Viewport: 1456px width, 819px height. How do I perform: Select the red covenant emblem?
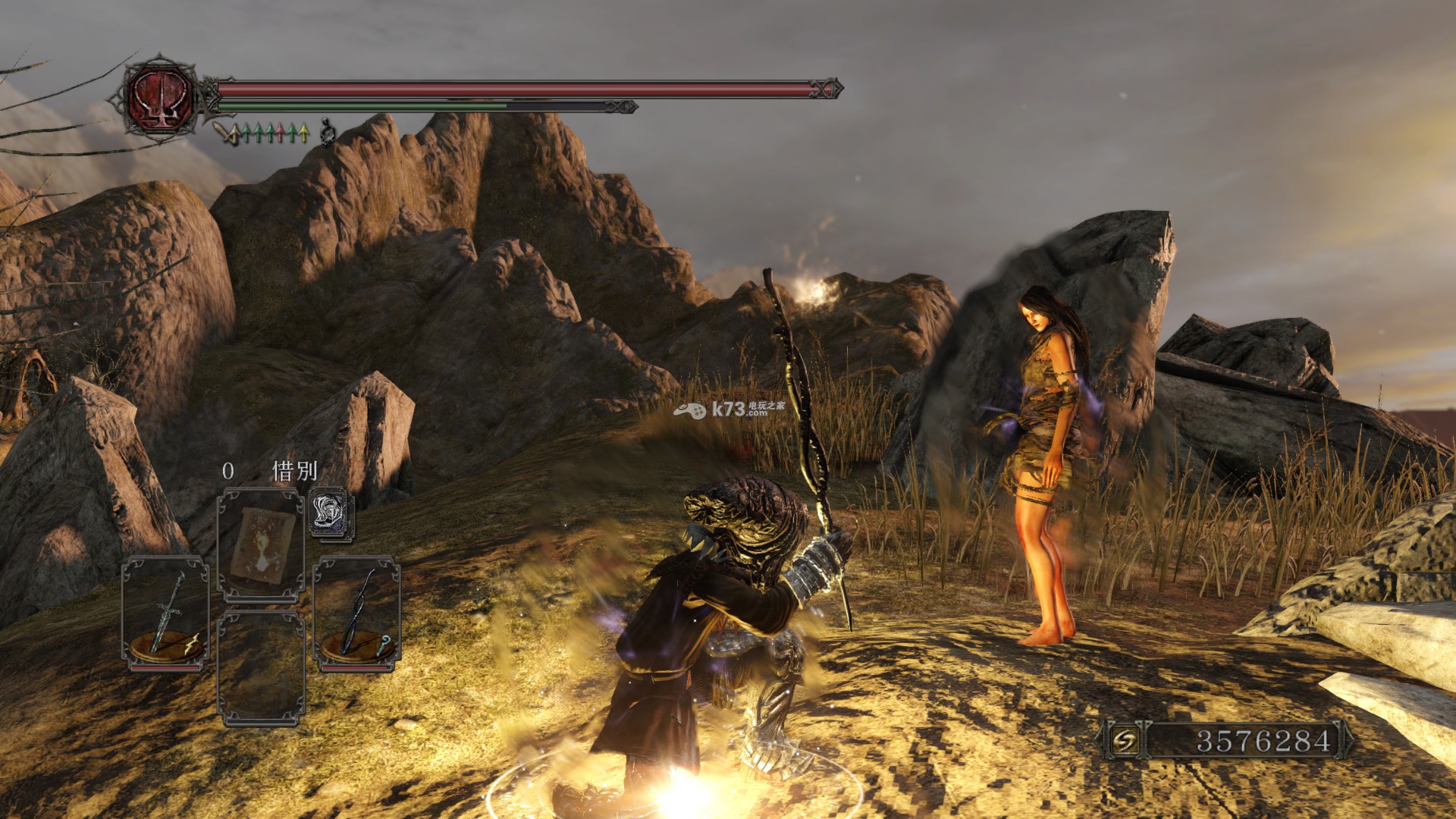[161, 97]
